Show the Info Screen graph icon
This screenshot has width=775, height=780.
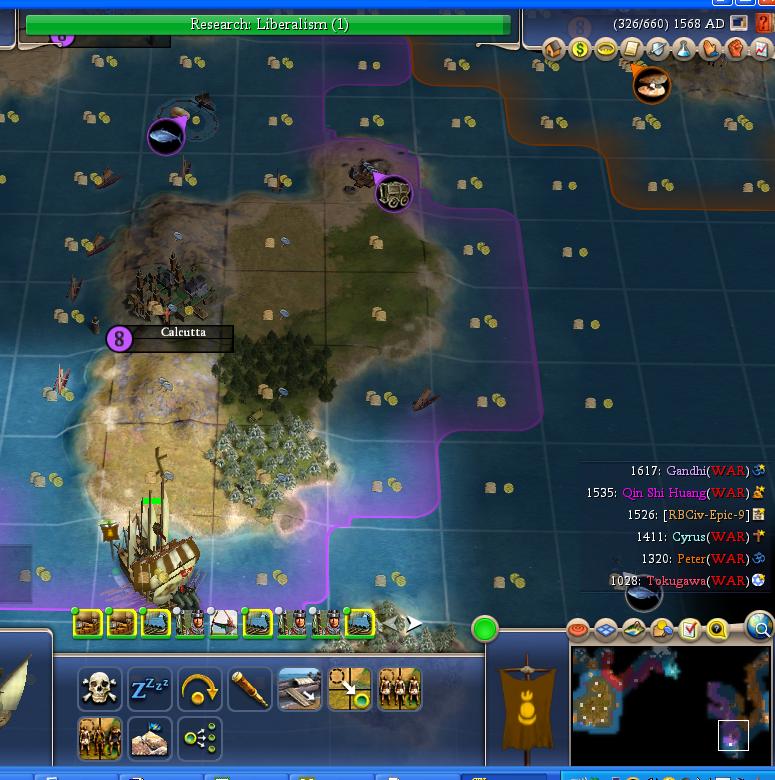761,49
